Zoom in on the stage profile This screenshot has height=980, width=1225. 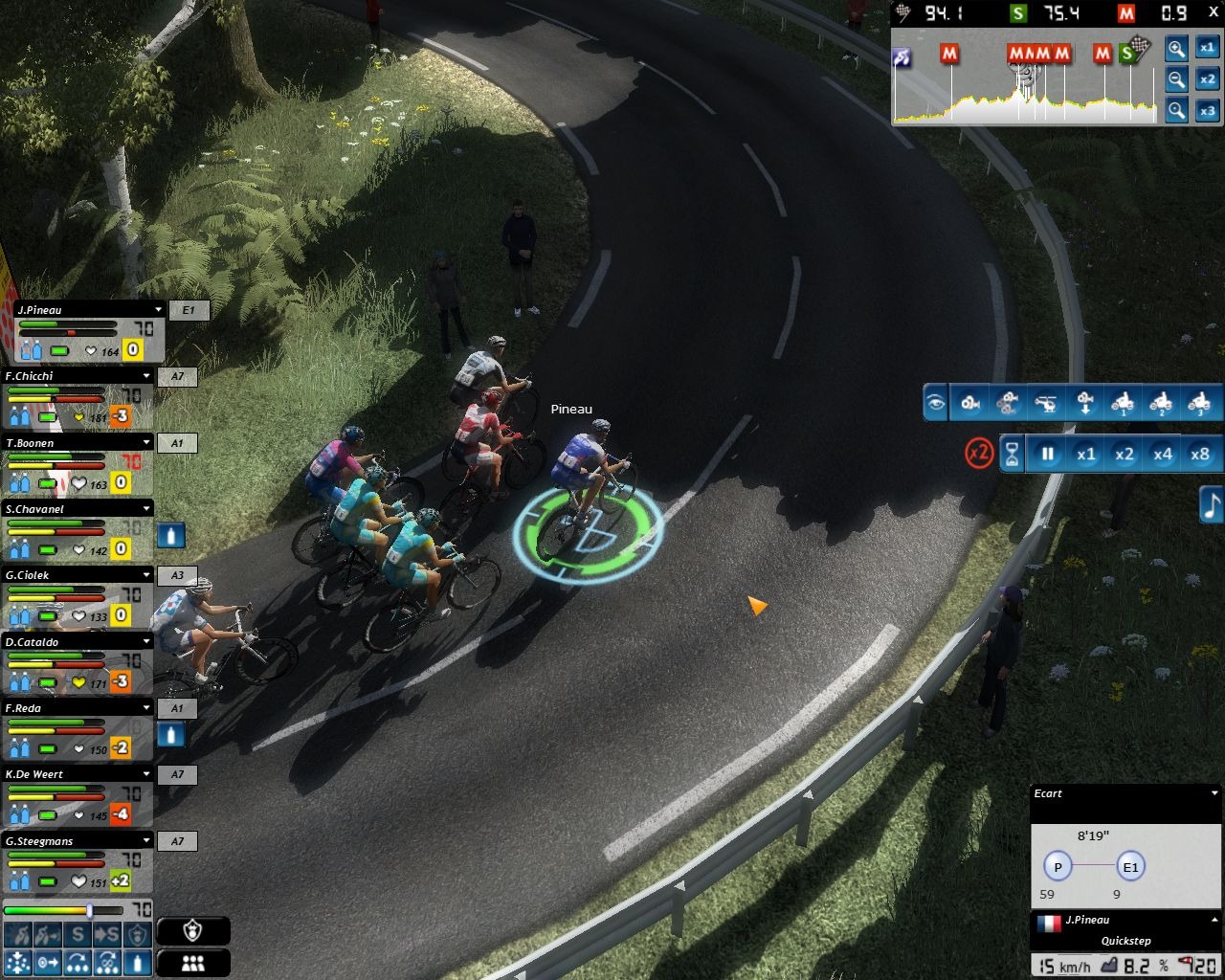pyautogui.click(x=1176, y=49)
